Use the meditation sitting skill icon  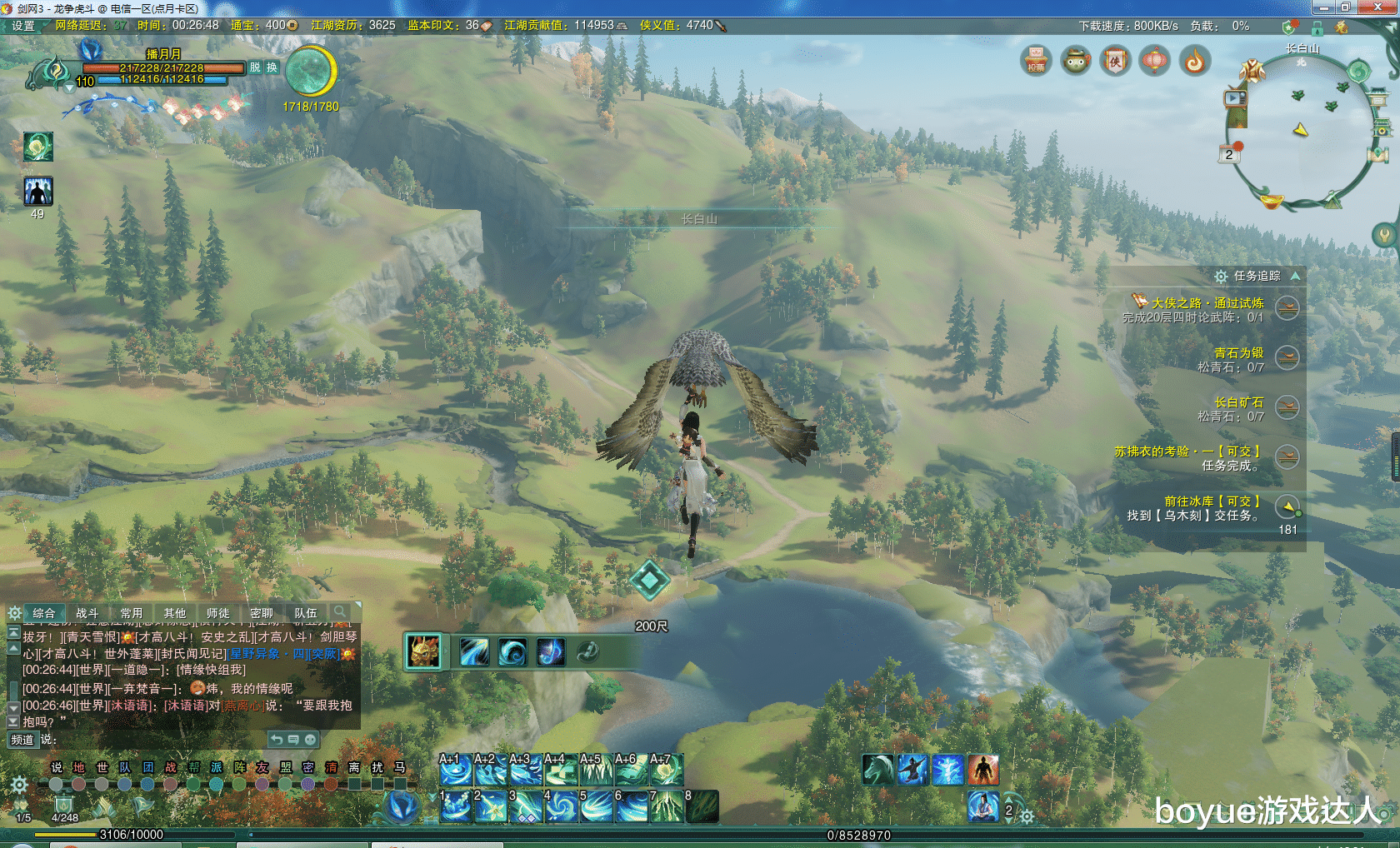(x=983, y=806)
